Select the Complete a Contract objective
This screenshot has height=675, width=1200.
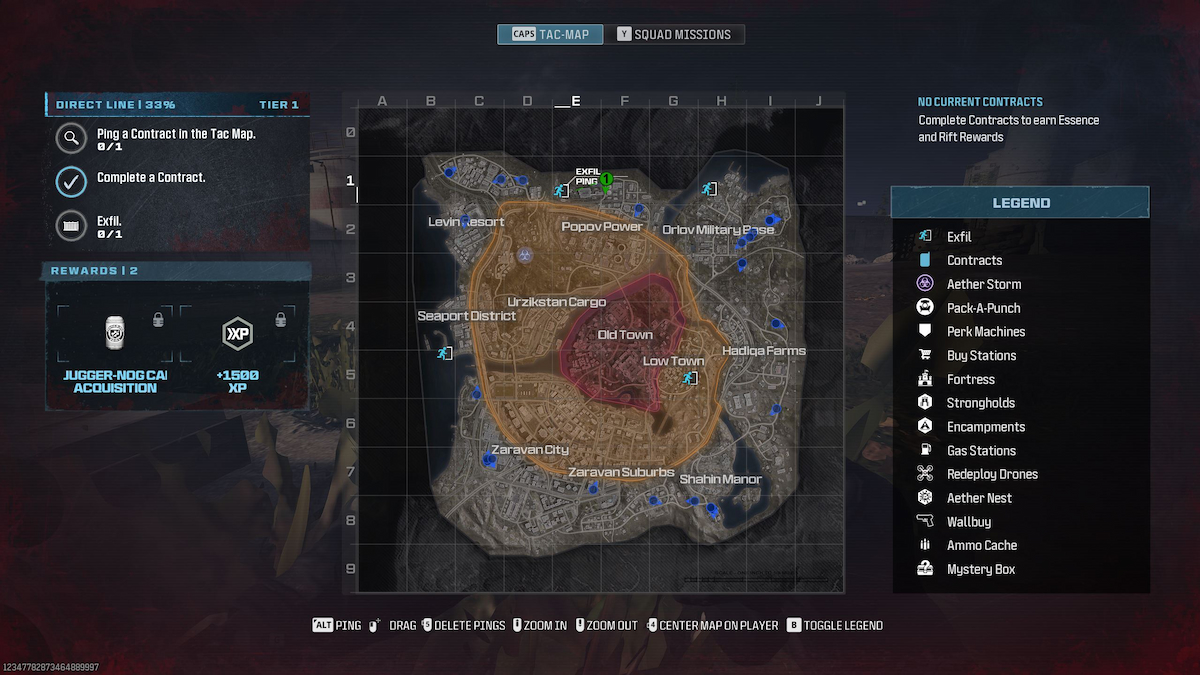pos(150,178)
